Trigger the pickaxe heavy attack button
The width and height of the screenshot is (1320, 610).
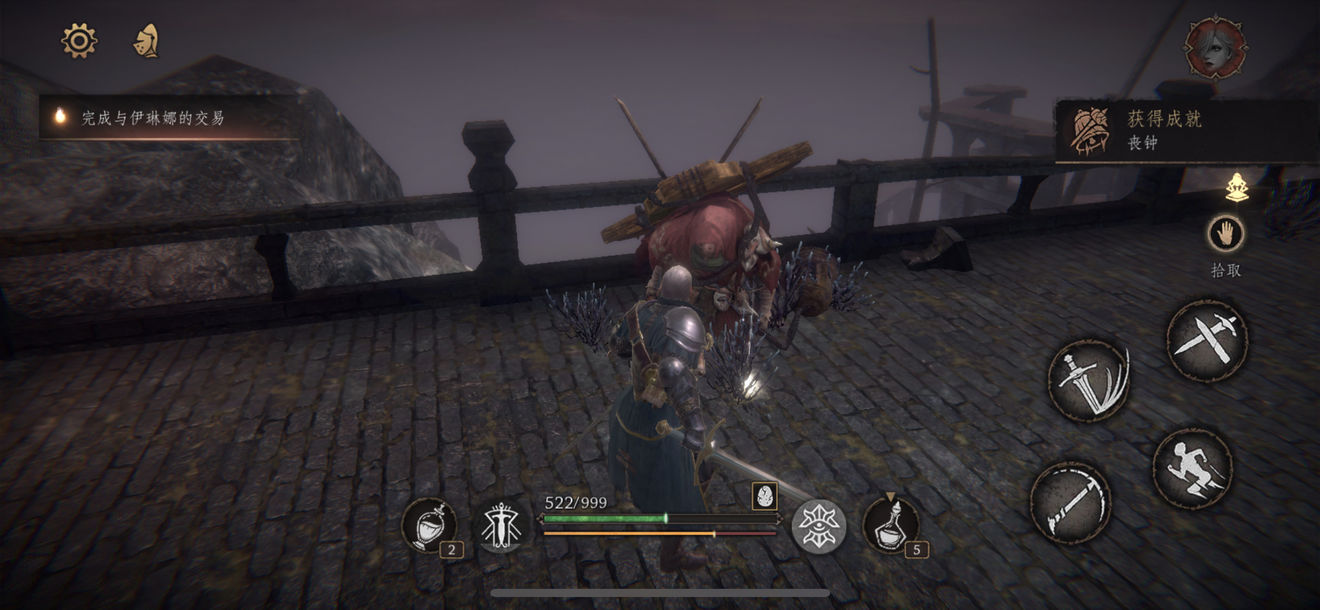coord(1070,502)
